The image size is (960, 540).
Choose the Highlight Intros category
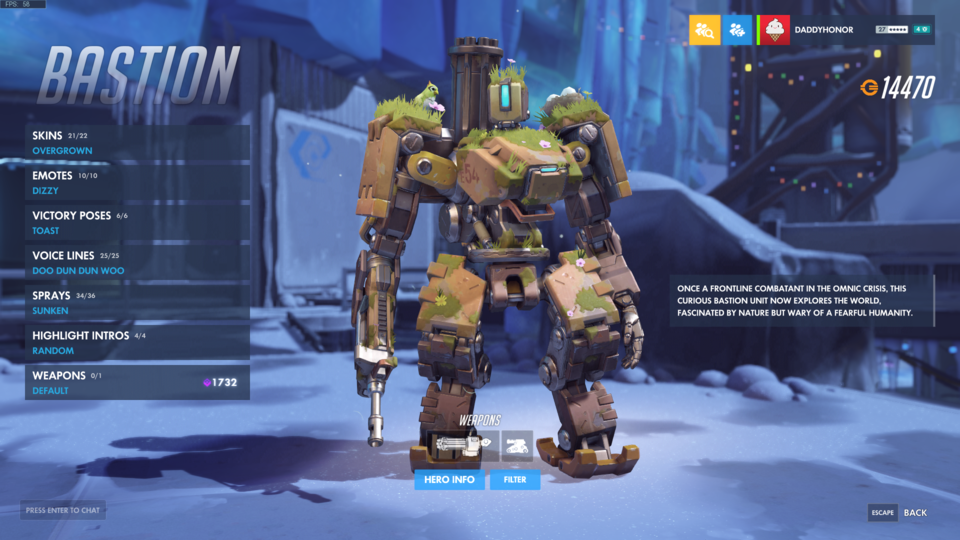[137, 343]
